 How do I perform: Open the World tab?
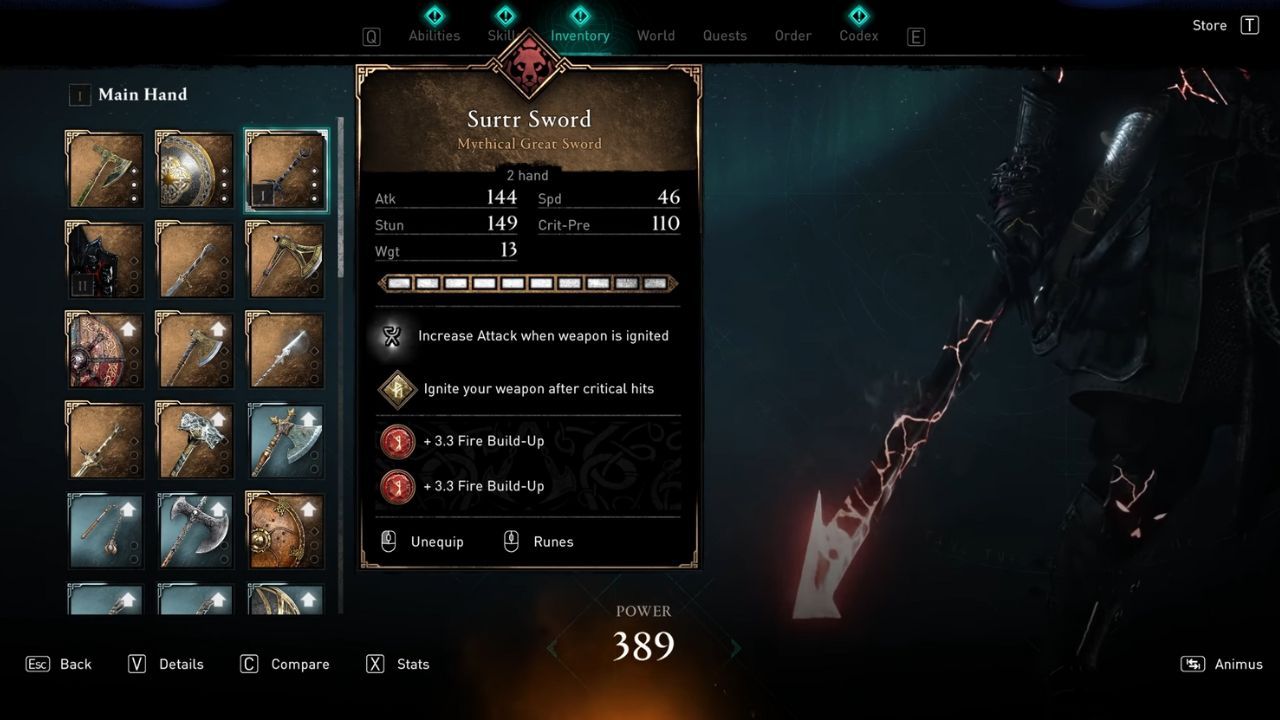(x=656, y=35)
